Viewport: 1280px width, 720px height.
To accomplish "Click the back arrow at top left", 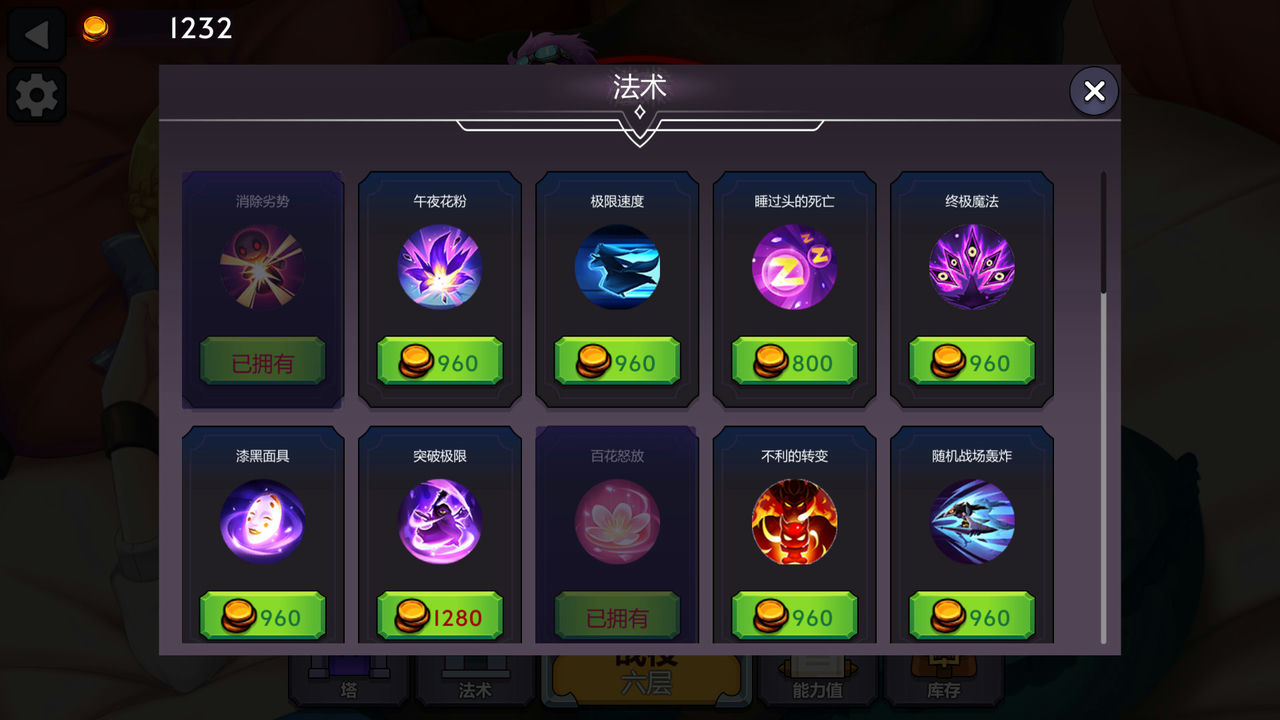I will click(36, 33).
